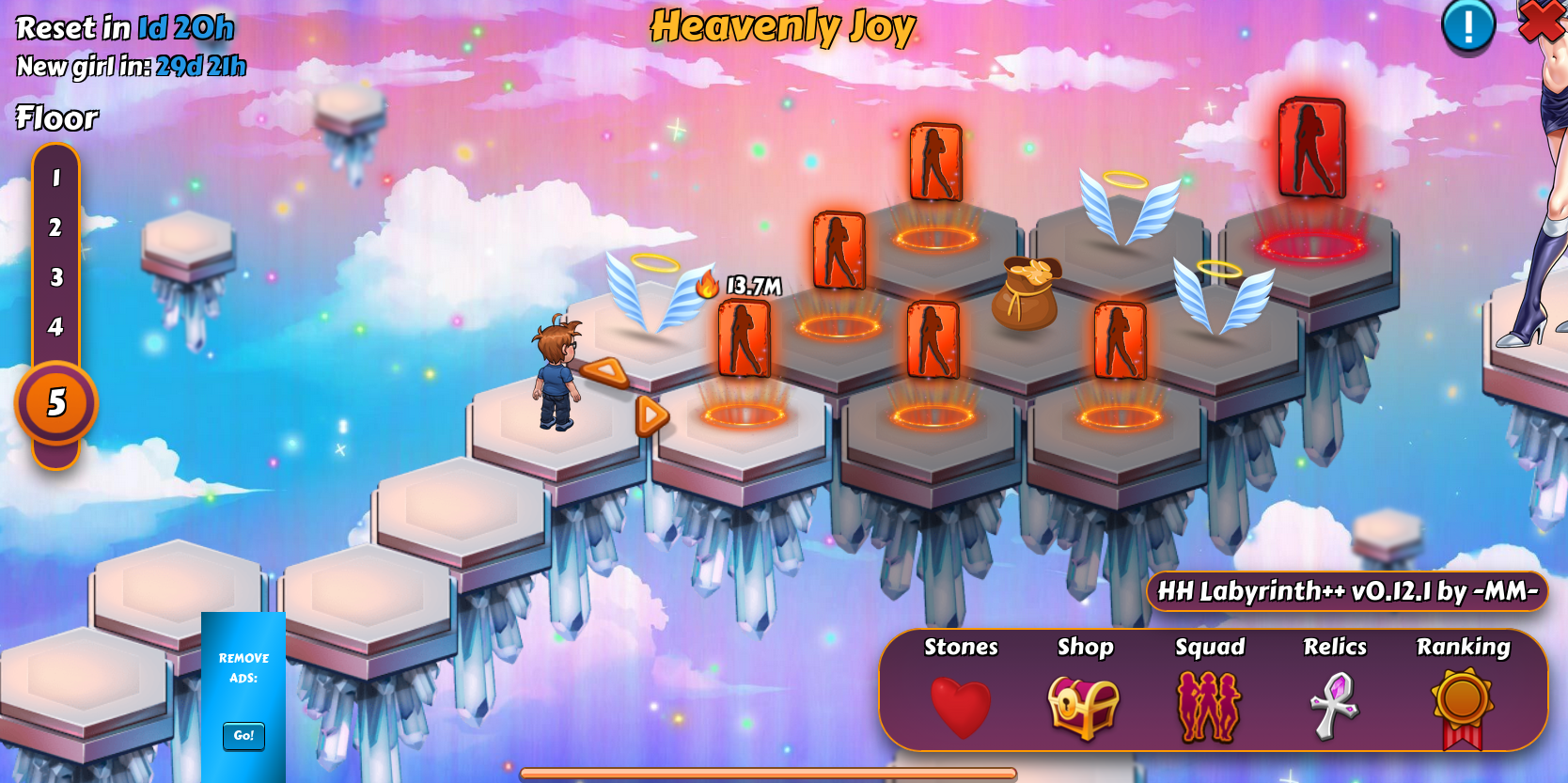Click the orange up-left move arrow
Image resolution: width=1568 pixels, height=783 pixels.
[x=605, y=373]
